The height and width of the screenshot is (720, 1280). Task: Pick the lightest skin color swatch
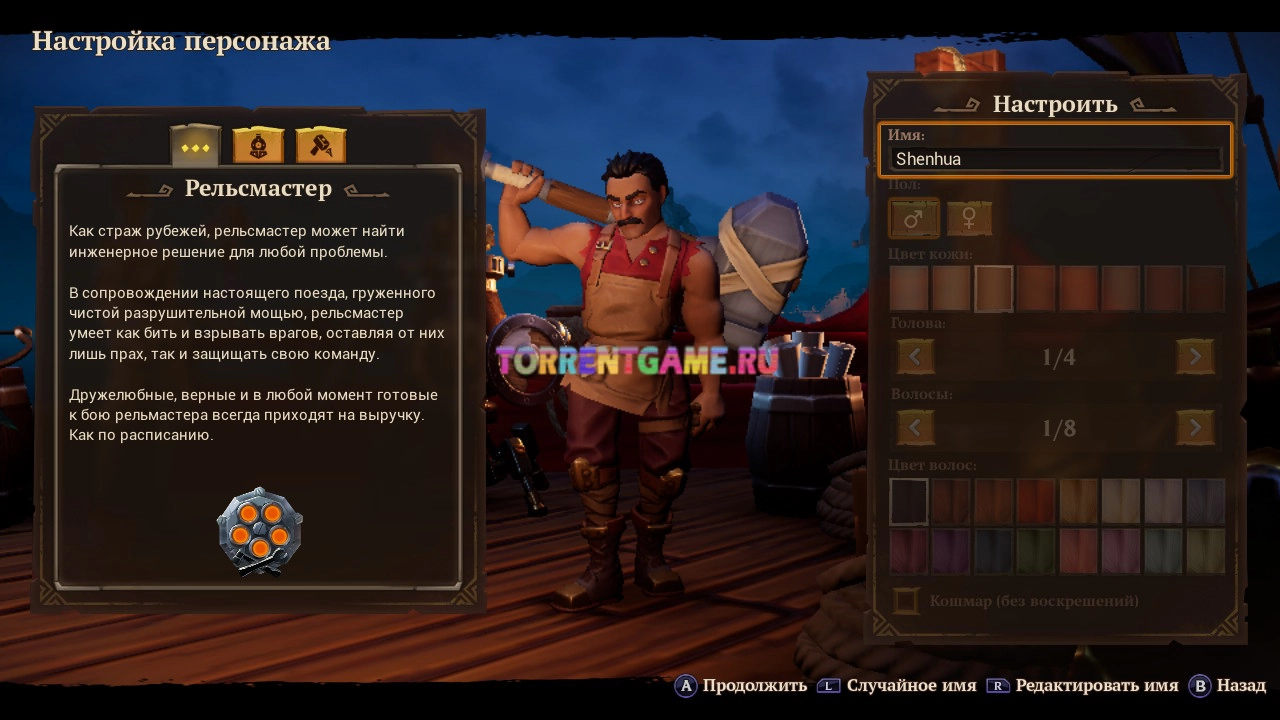tap(909, 289)
